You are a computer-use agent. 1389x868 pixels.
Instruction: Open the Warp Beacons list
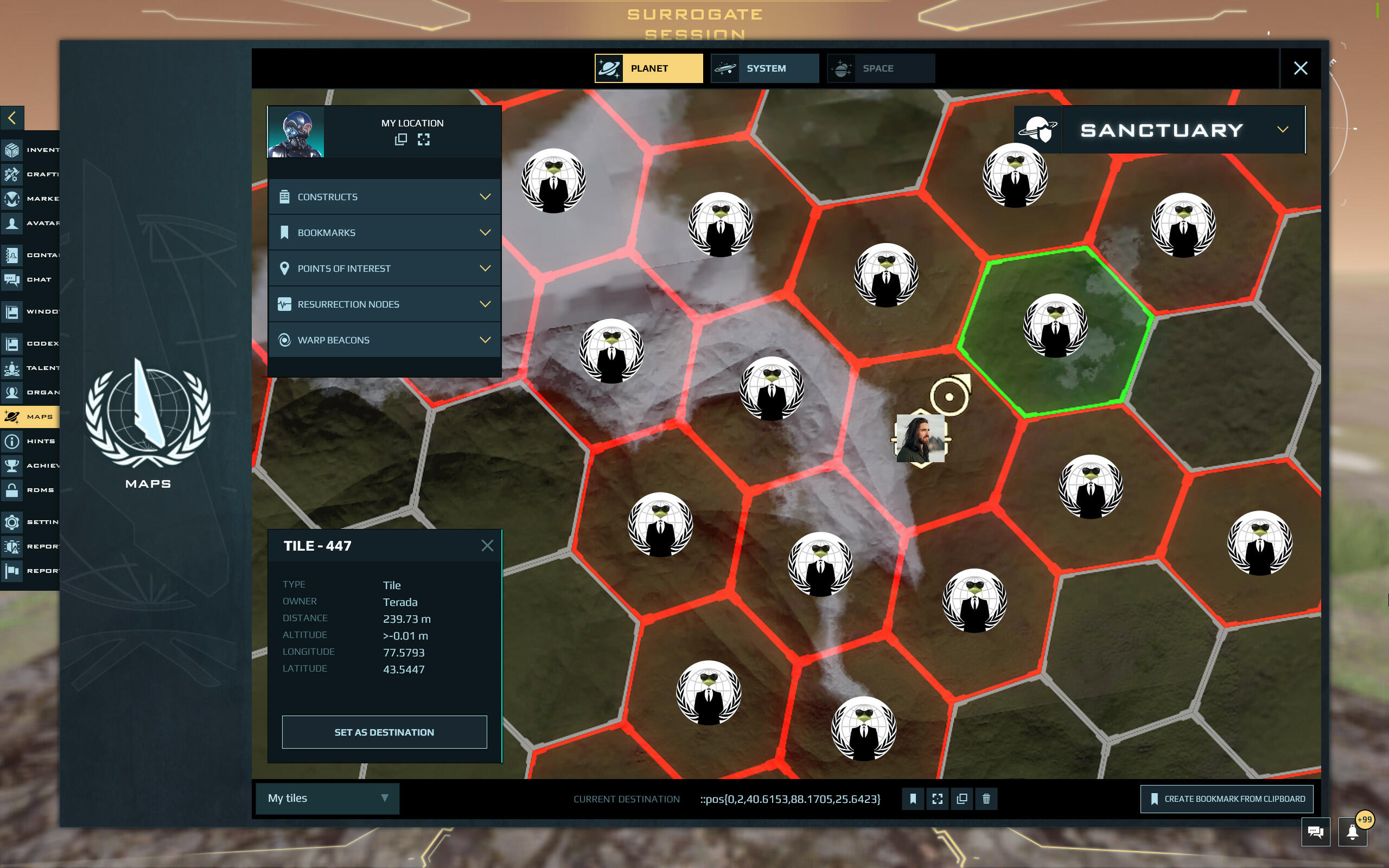pyautogui.click(x=384, y=340)
